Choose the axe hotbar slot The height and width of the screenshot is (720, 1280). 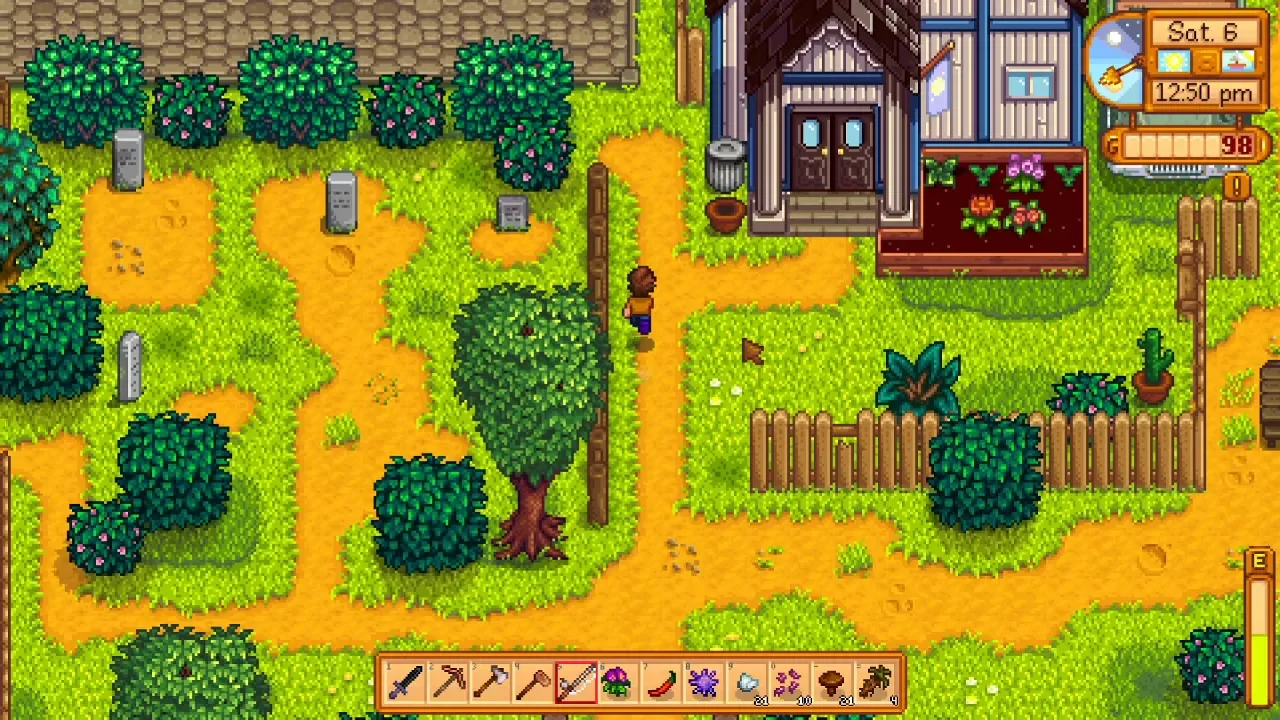tap(491, 684)
